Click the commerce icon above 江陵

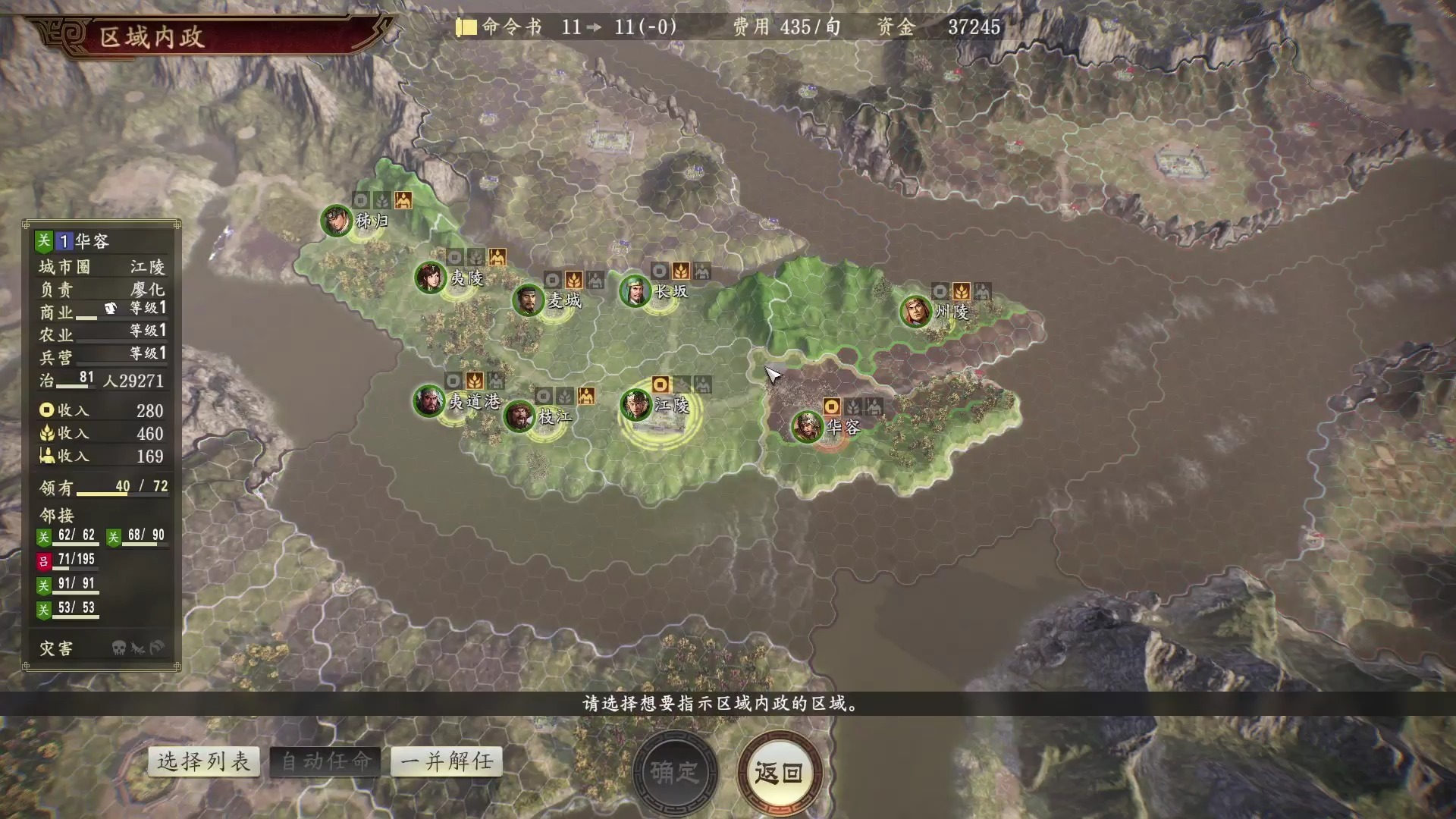(661, 385)
